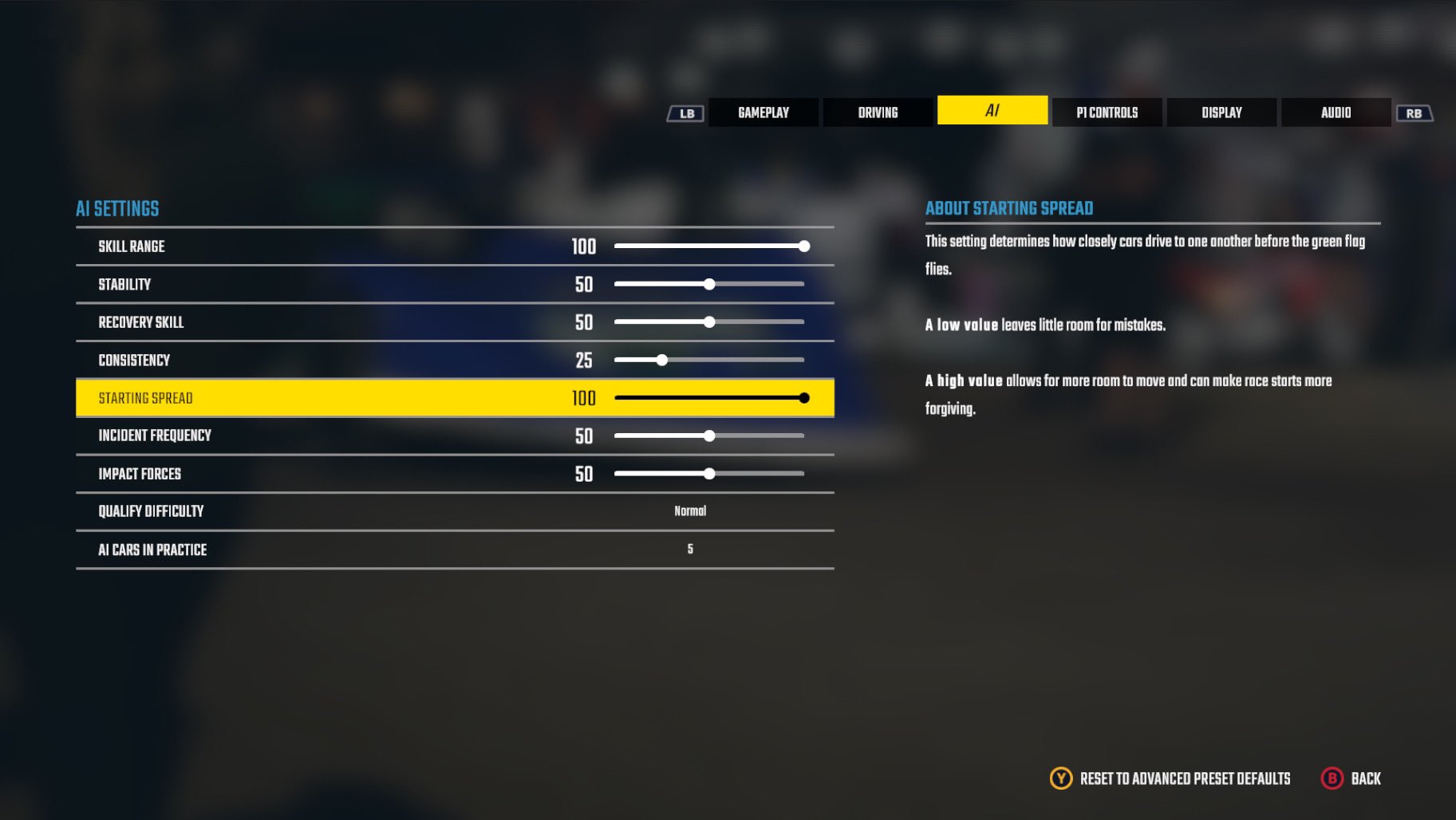Adjust the Incident Frequency slider

(709, 436)
